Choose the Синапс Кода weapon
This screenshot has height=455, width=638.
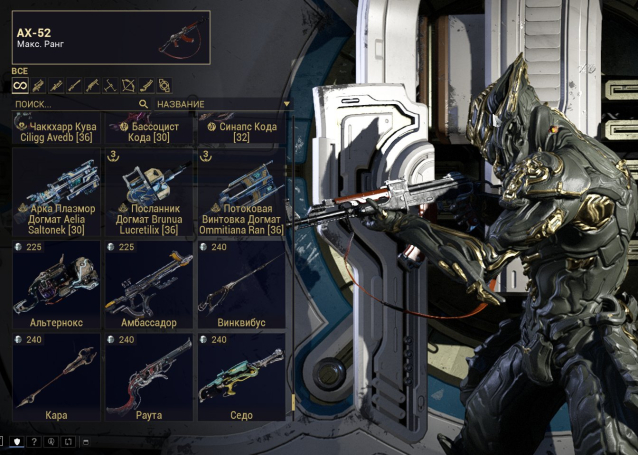[241, 131]
